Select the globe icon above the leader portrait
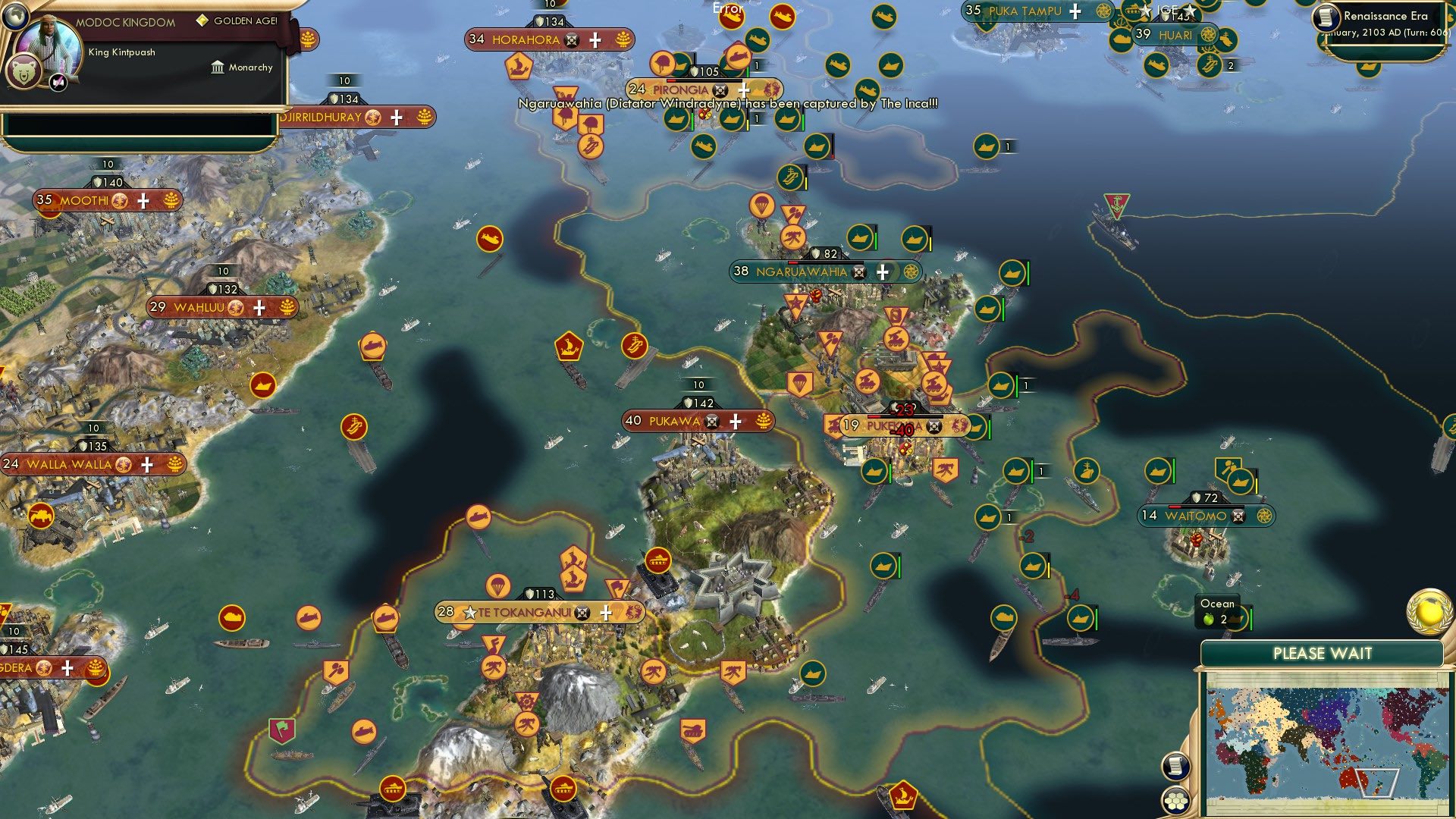 (17, 18)
